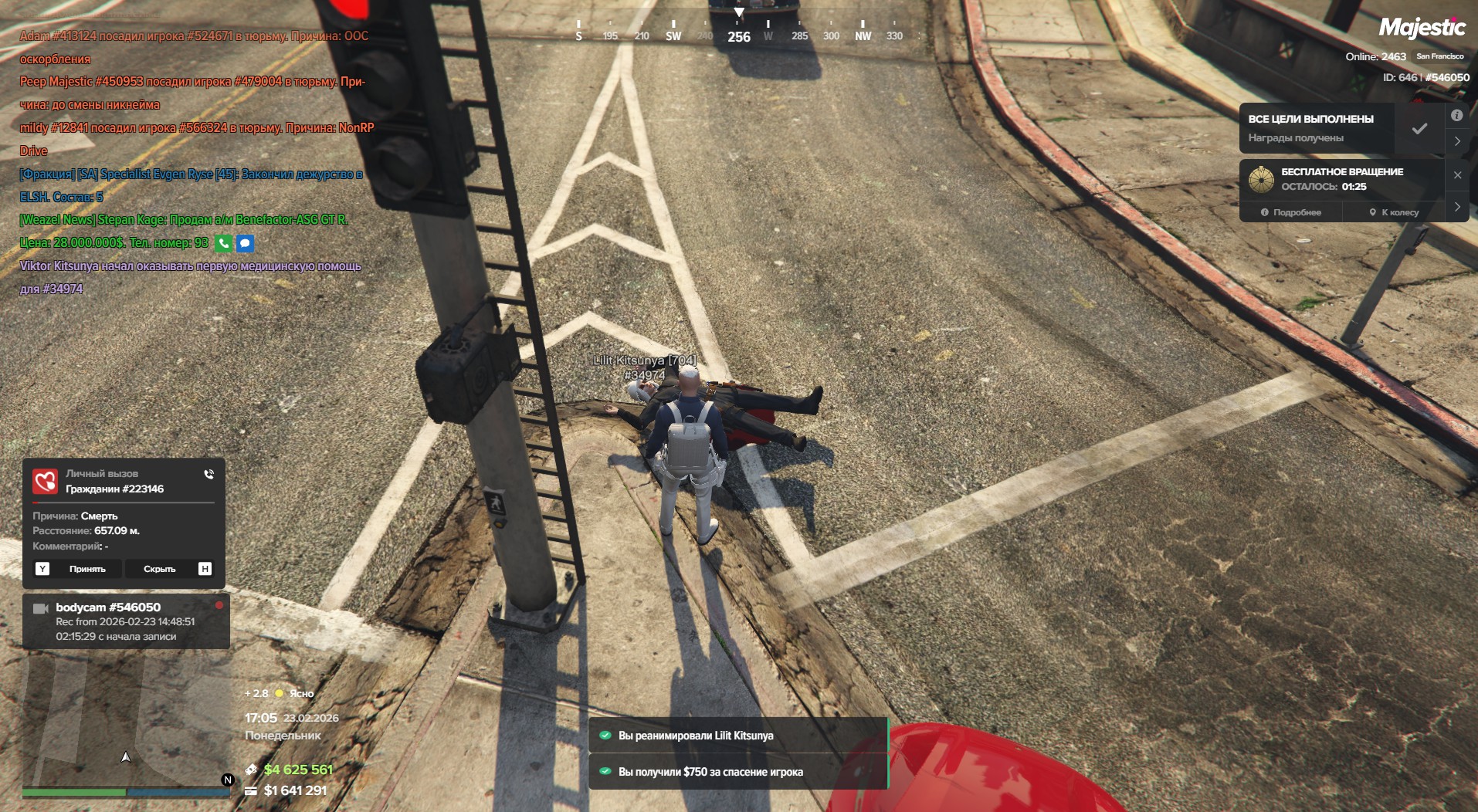Click the call icon on personal call card
1478x812 pixels.
[x=208, y=474]
